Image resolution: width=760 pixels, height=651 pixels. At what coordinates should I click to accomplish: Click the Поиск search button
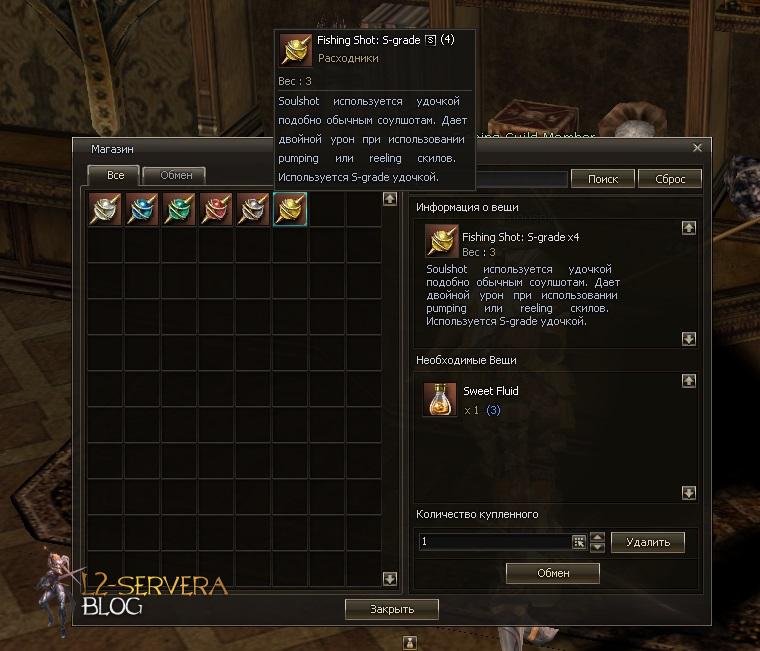[x=602, y=179]
